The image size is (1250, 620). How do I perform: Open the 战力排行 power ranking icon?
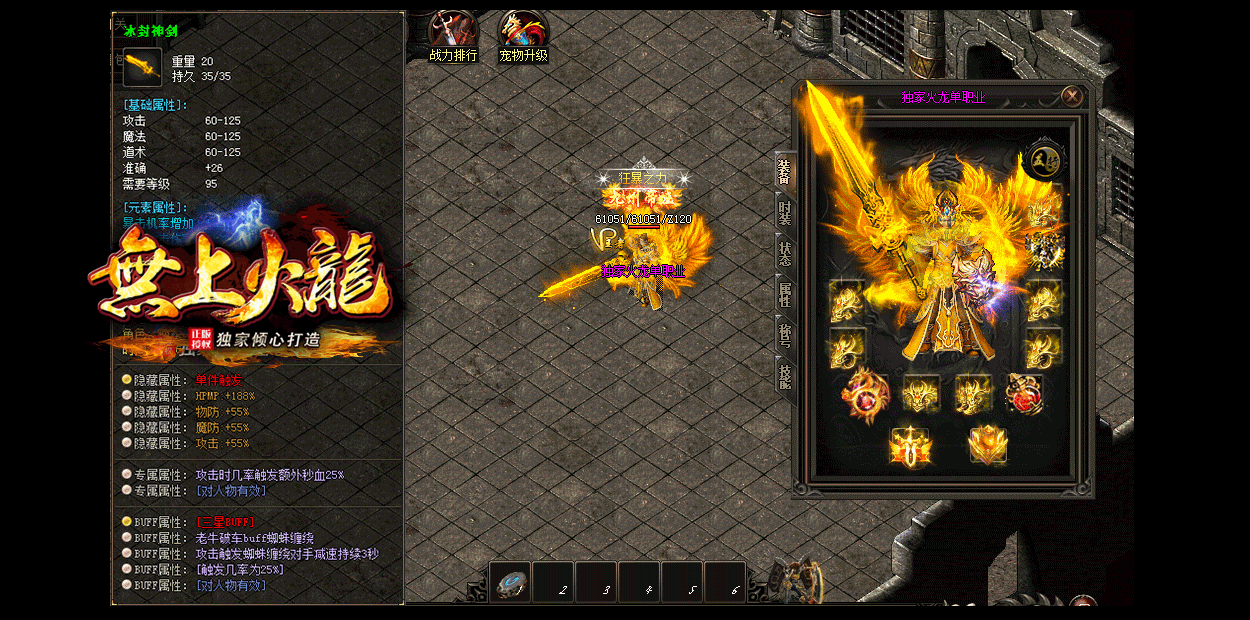[452, 35]
